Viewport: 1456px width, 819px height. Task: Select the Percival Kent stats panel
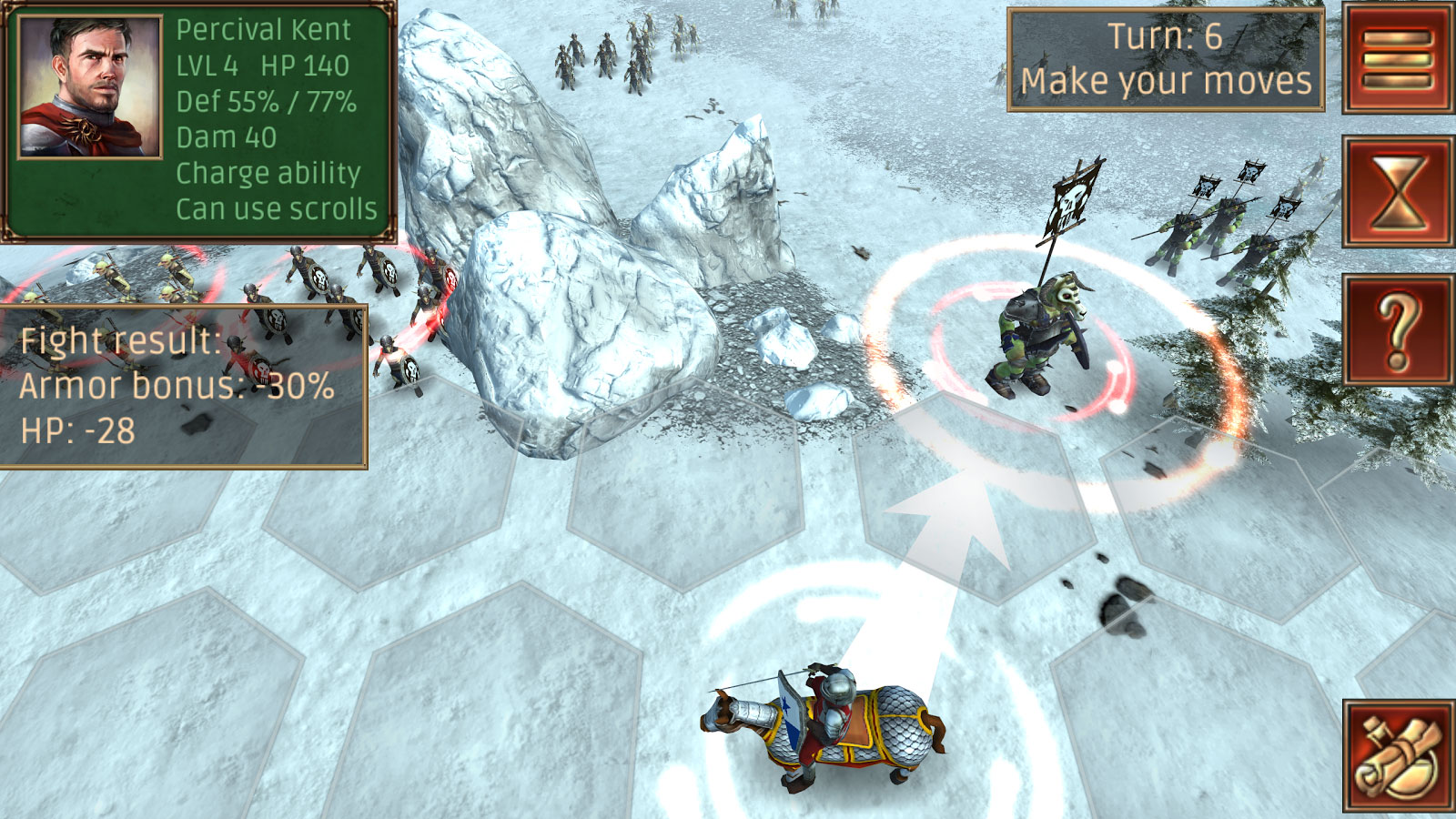coord(273,118)
